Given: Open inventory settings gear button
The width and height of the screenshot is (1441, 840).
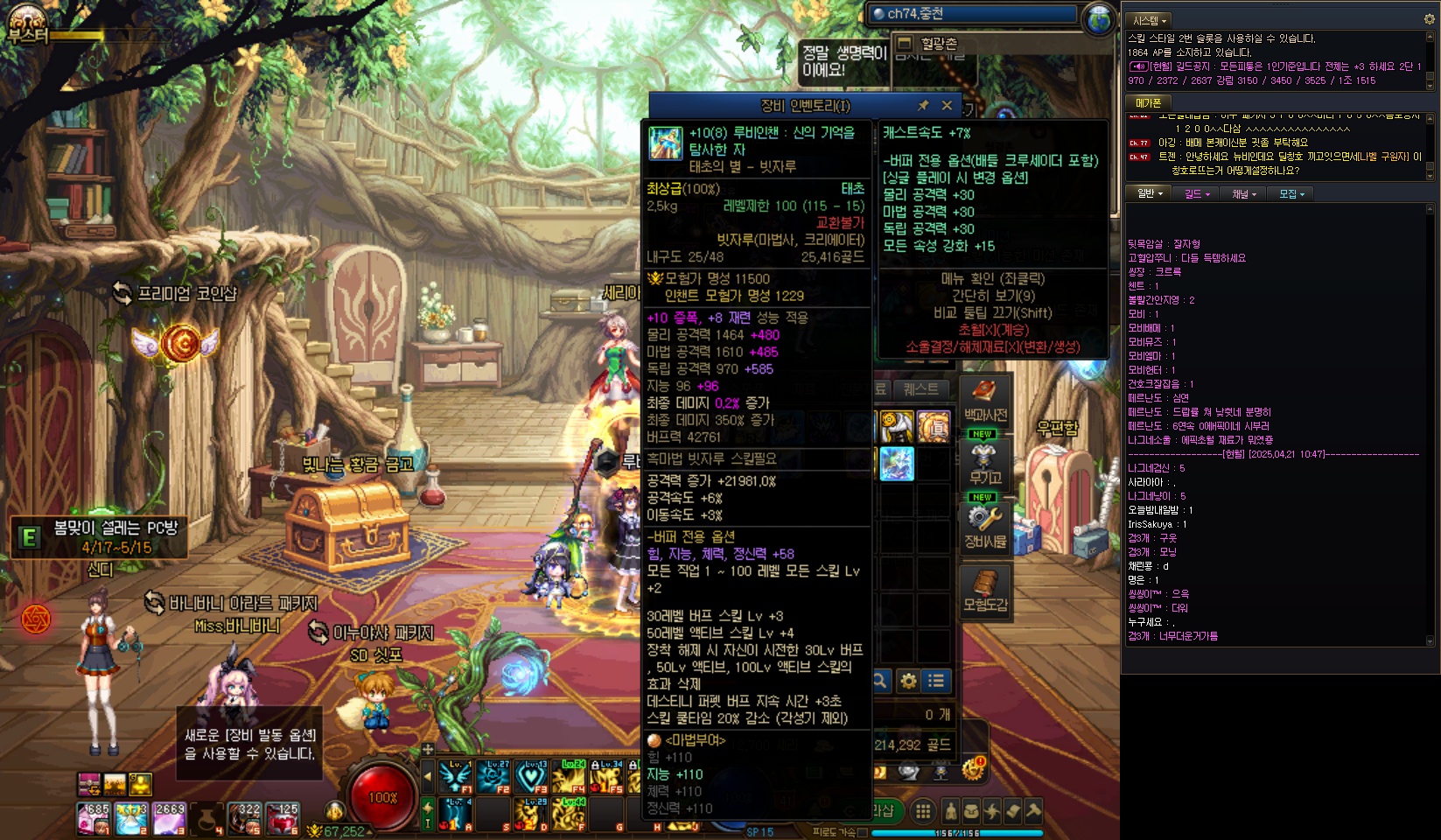Looking at the screenshot, I should [x=909, y=681].
